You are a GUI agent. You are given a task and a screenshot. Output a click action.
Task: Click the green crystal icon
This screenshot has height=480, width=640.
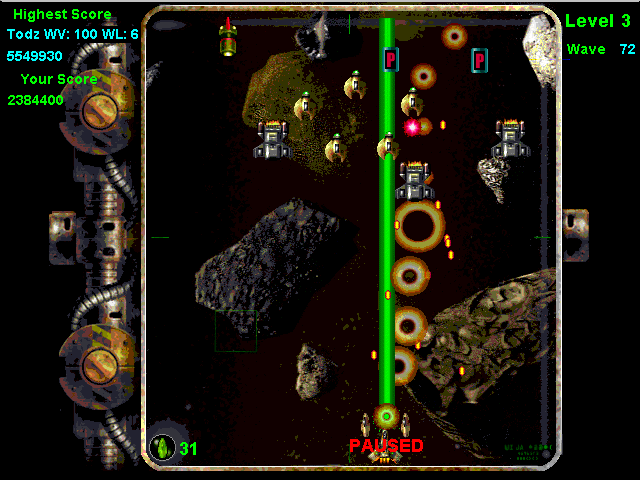point(161,446)
